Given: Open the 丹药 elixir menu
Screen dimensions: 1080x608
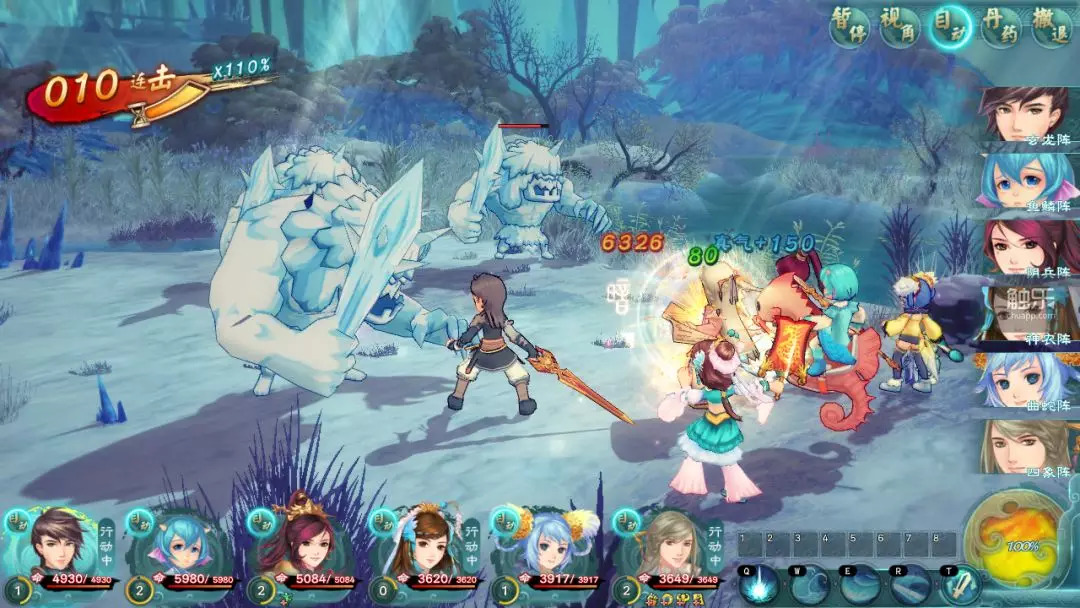Looking at the screenshot, I should pos(1000,27).
